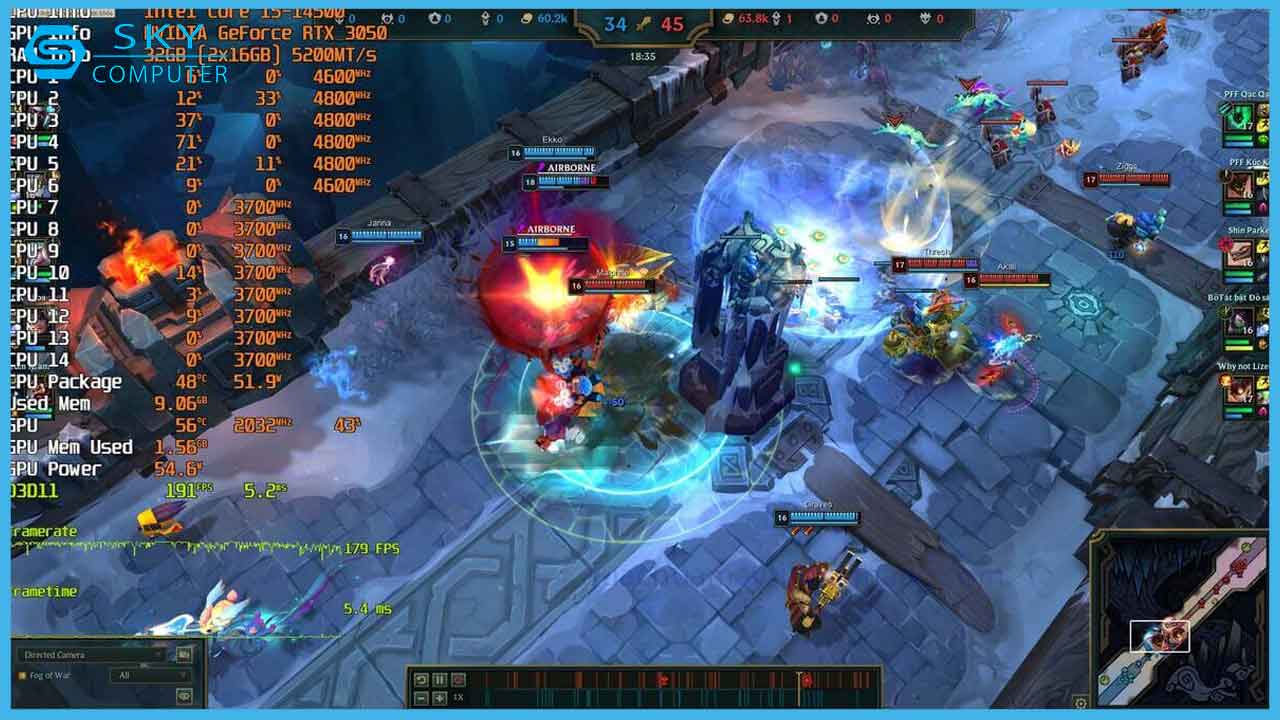Open the Directed Camera dropdown

click(92, 655)
